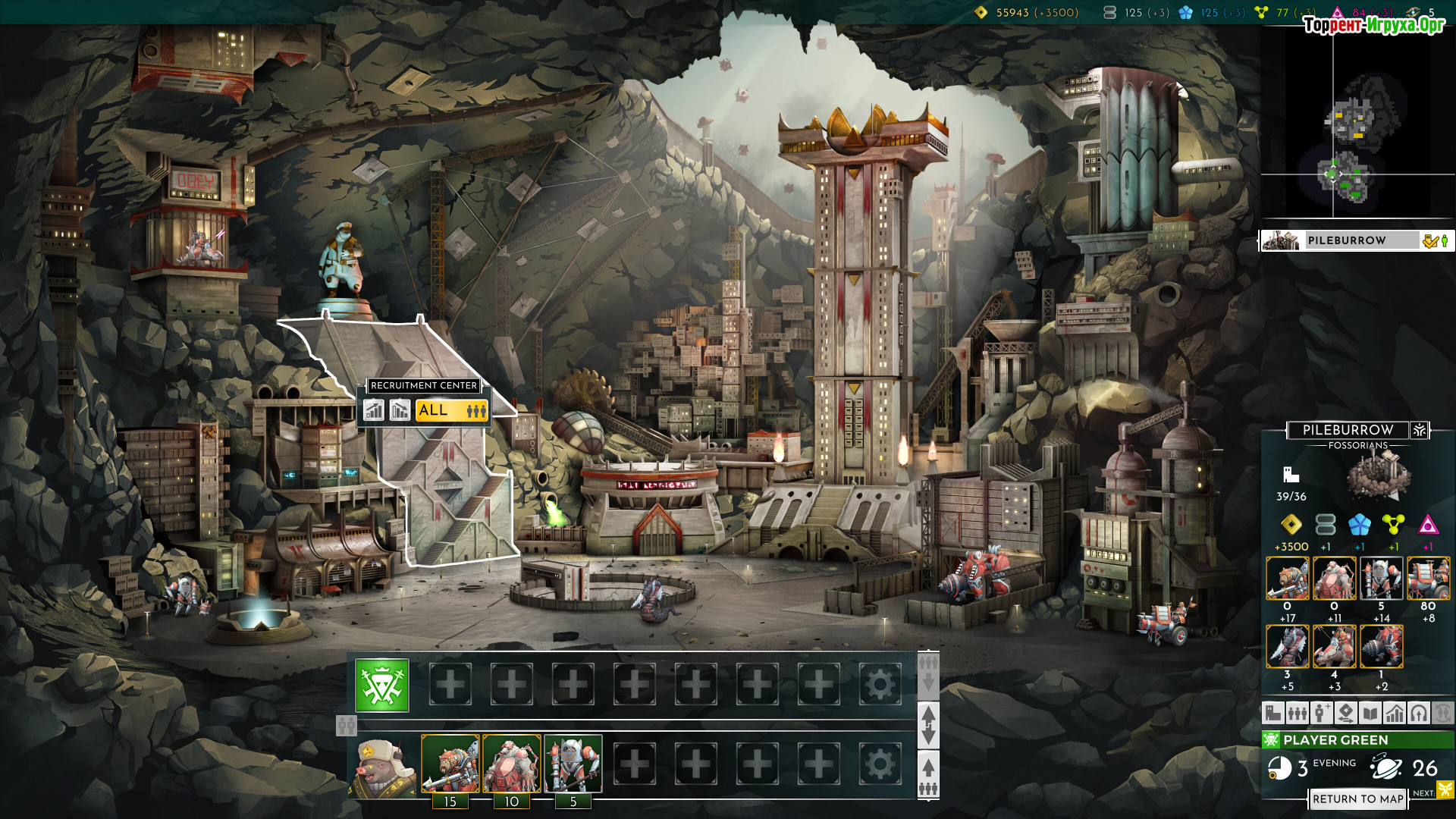Screen dimensions: 1456x819
Task: Click the next turn yellow icon
Action: coord(1445,790)
